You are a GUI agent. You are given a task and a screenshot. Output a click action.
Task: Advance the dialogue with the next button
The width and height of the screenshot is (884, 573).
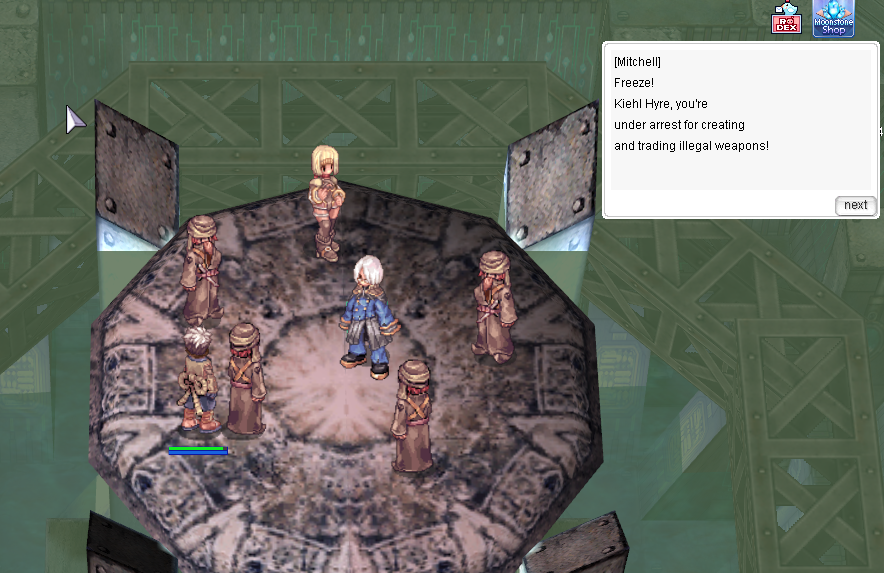(x=855, y=205)
